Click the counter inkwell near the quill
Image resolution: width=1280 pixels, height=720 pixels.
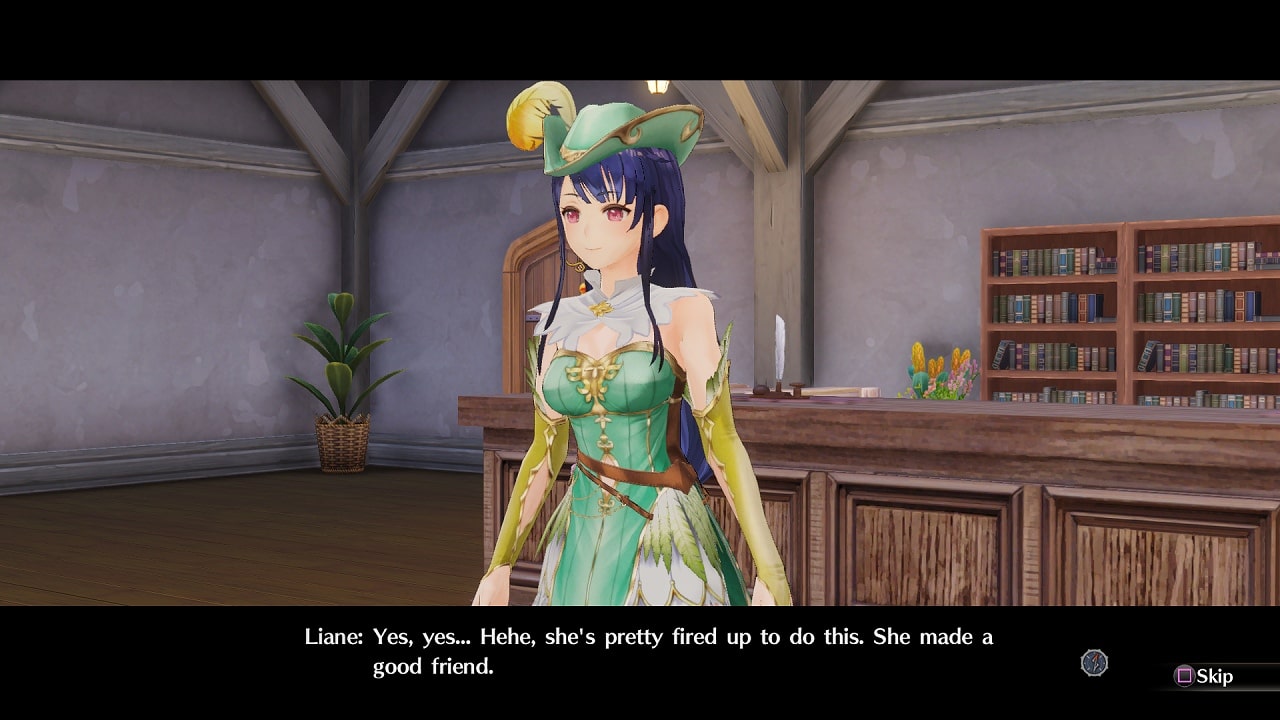click(762, 390)
